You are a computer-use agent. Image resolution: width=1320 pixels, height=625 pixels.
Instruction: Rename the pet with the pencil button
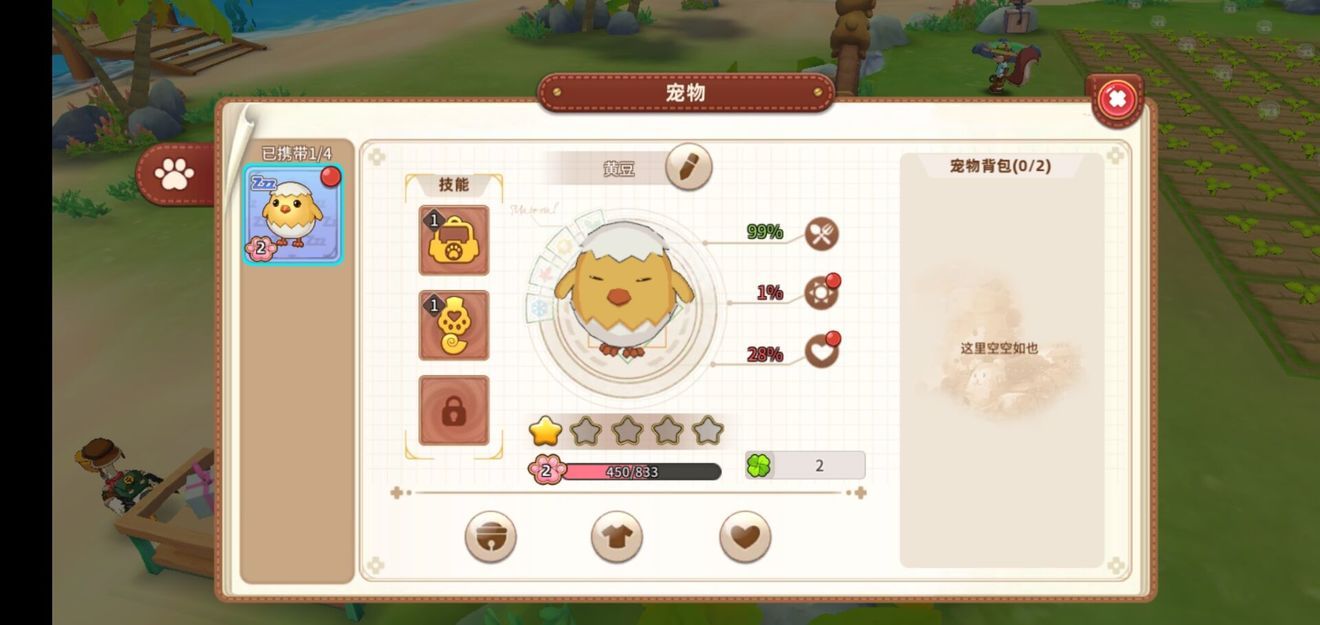pyautogui.click(x=688, y=167)
